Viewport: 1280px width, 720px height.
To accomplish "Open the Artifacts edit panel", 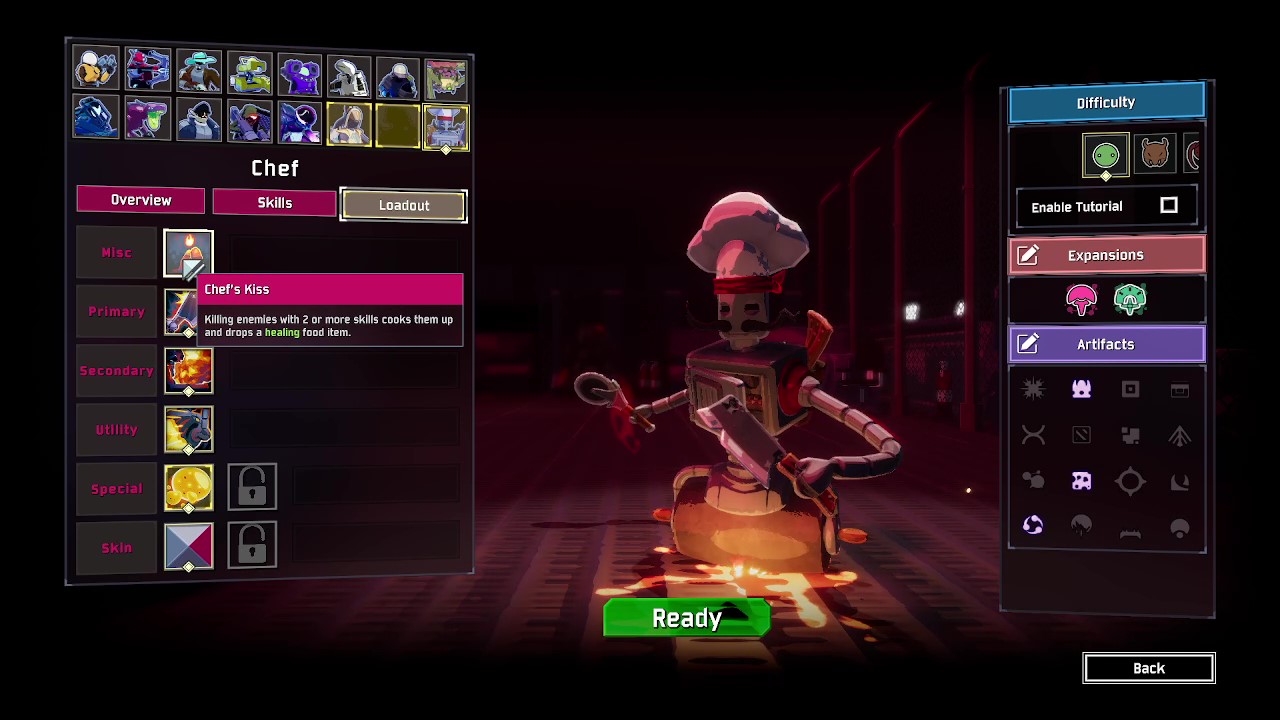I will click(x=1106, y=344).
